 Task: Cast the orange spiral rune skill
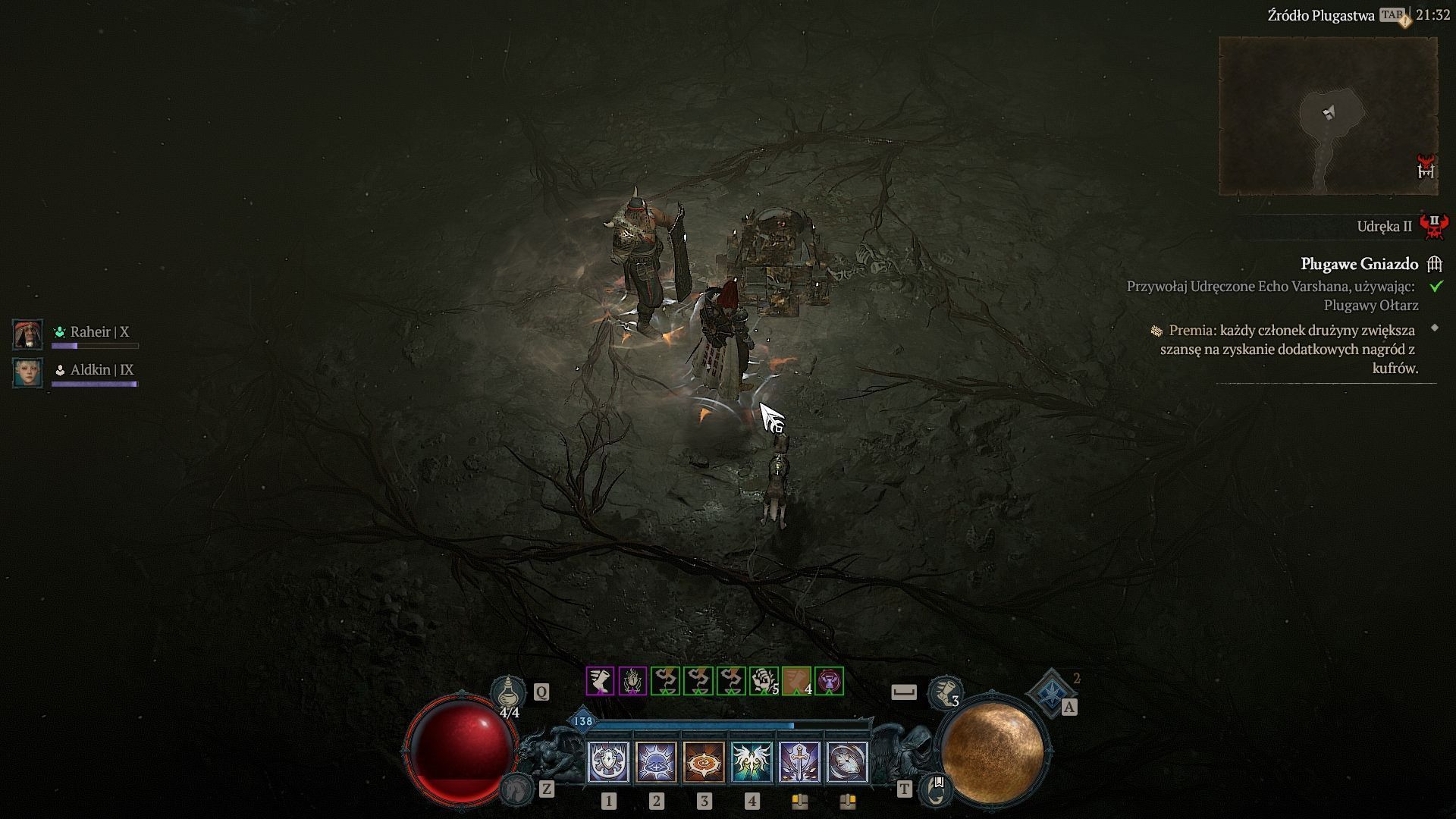coord(704,761)
